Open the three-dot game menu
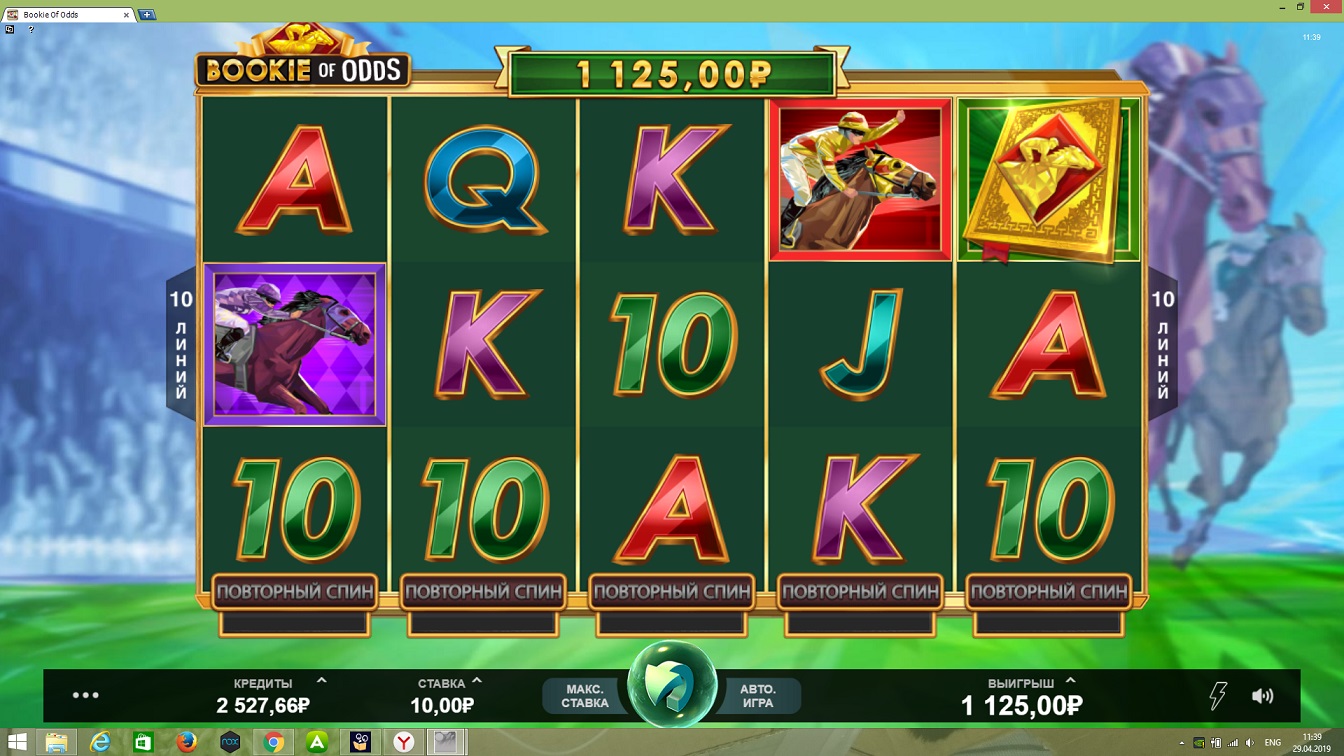The image size is (1344, 756). (86, 695)
